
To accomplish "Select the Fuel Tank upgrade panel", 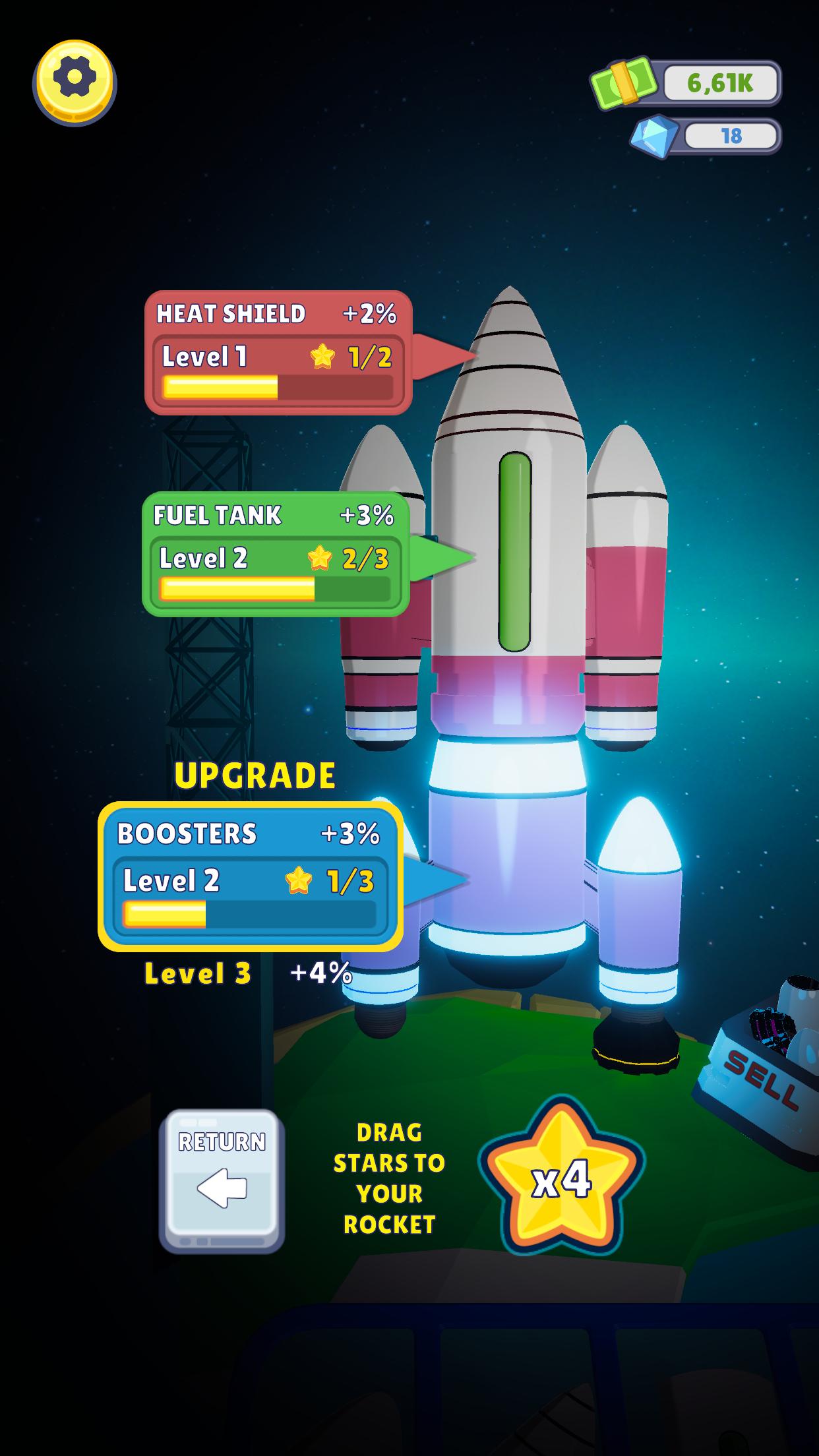I will pos(276,555).
